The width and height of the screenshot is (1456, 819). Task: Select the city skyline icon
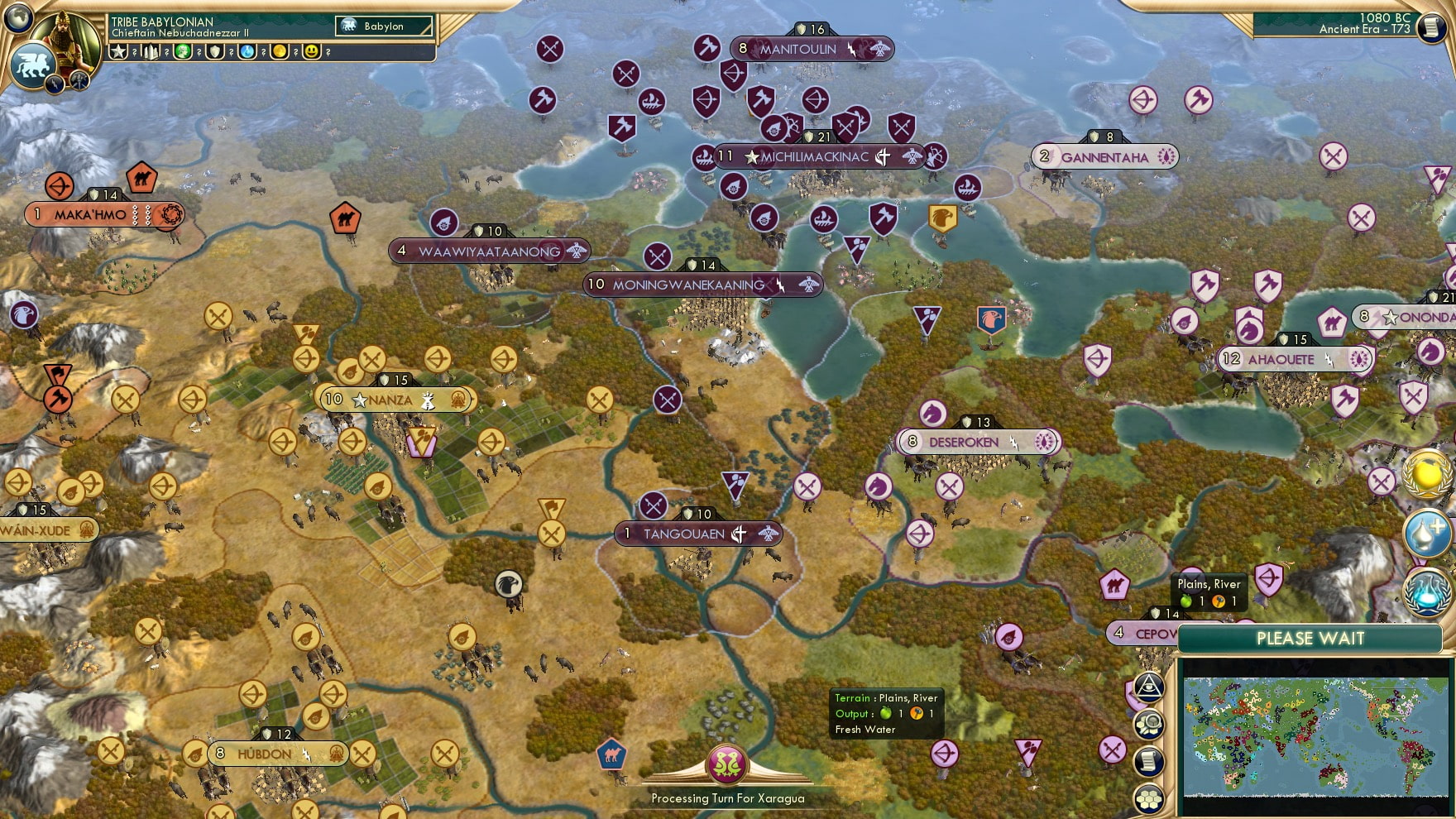151,51
